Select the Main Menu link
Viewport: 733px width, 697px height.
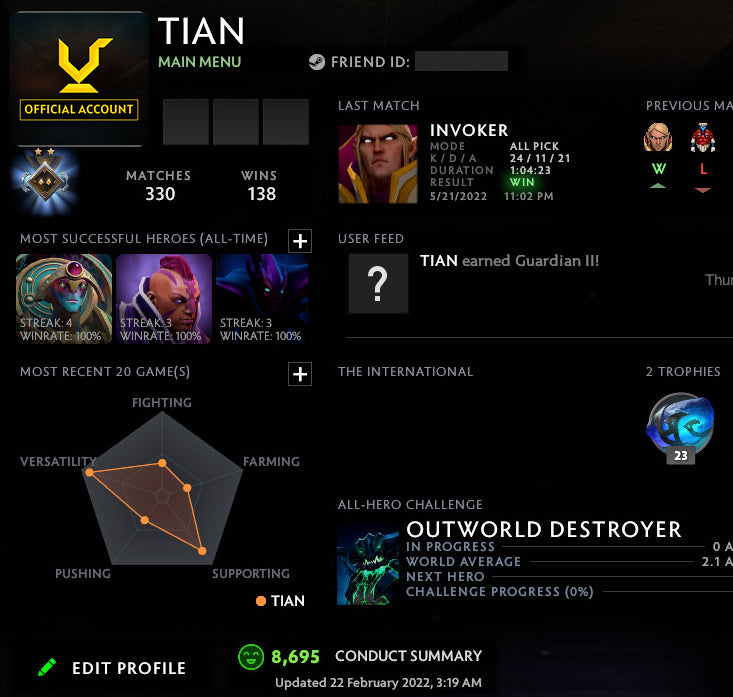199,62
